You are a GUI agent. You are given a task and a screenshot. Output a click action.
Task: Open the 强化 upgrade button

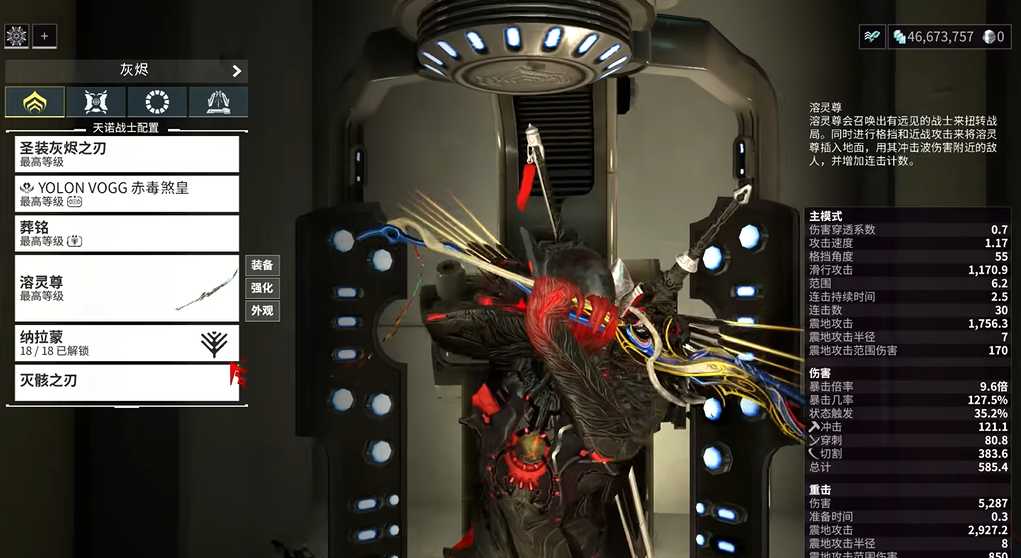(x=262, y=288)
